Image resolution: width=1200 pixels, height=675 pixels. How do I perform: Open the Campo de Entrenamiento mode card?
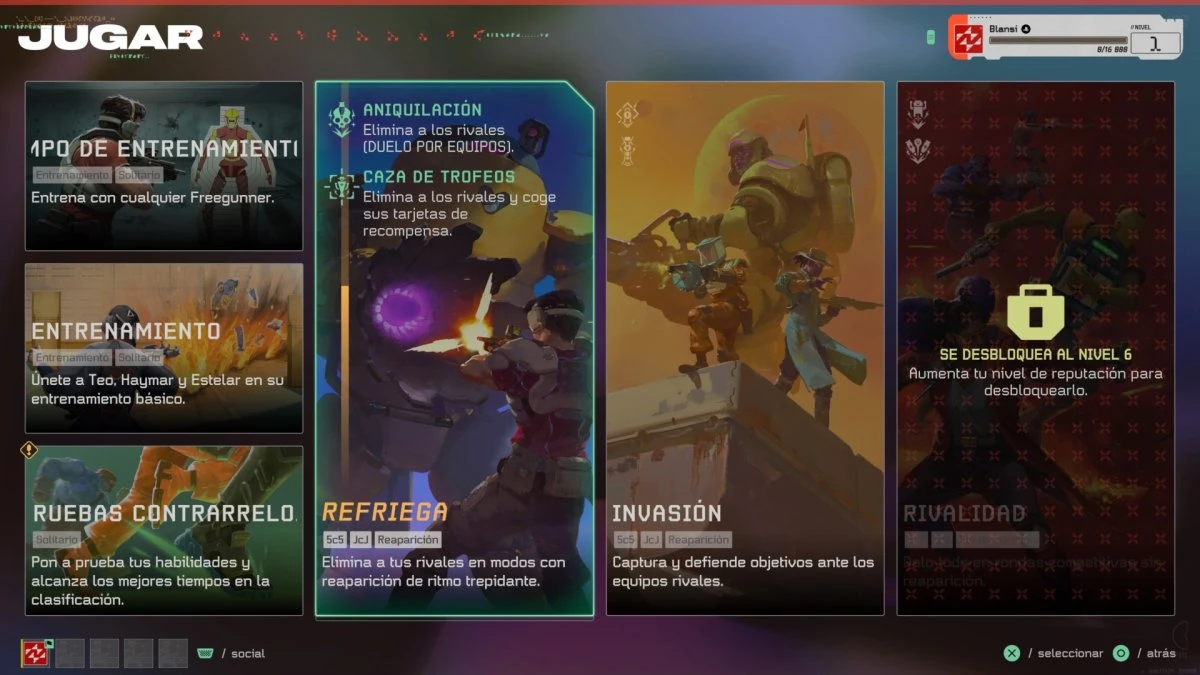(164, 165)
